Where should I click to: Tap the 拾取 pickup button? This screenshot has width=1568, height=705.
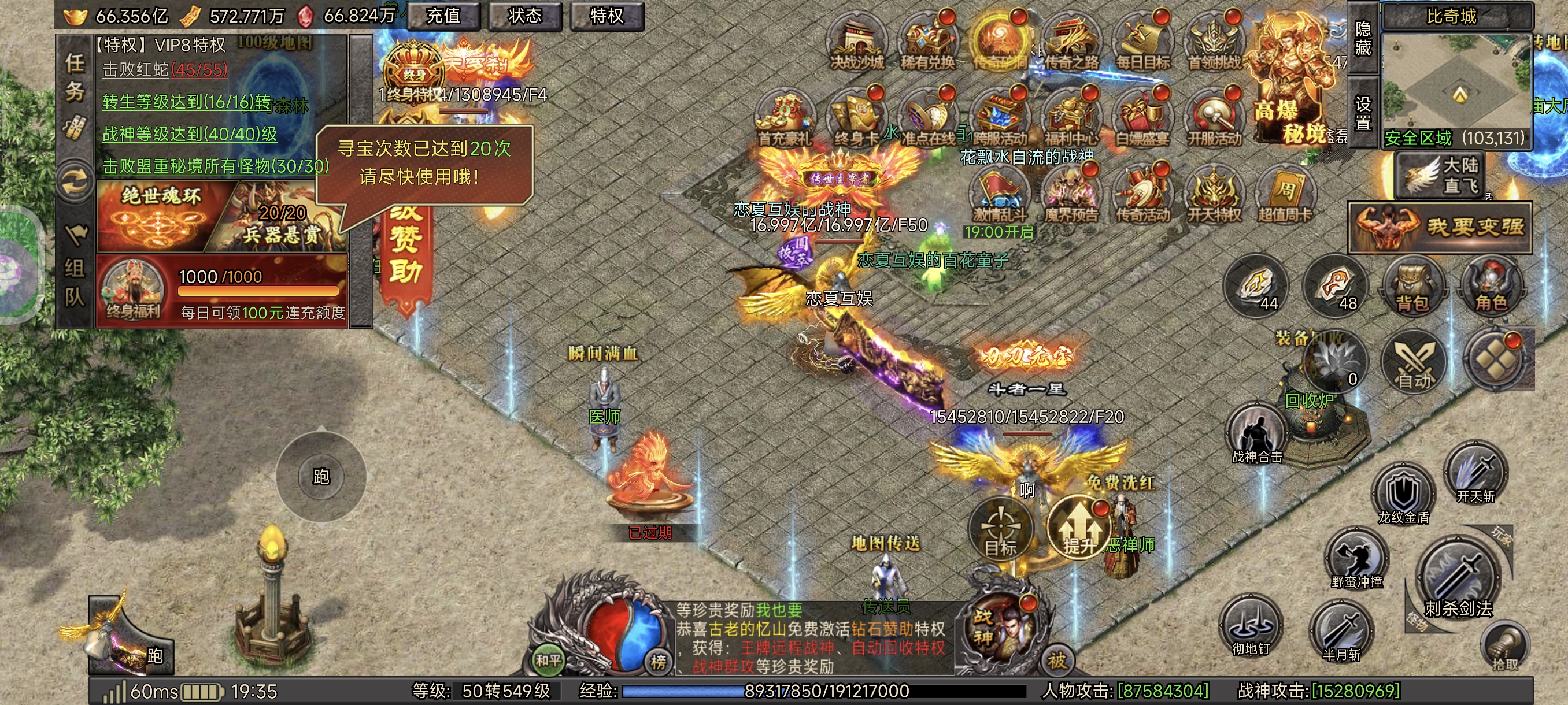(x=1505, y=648)
